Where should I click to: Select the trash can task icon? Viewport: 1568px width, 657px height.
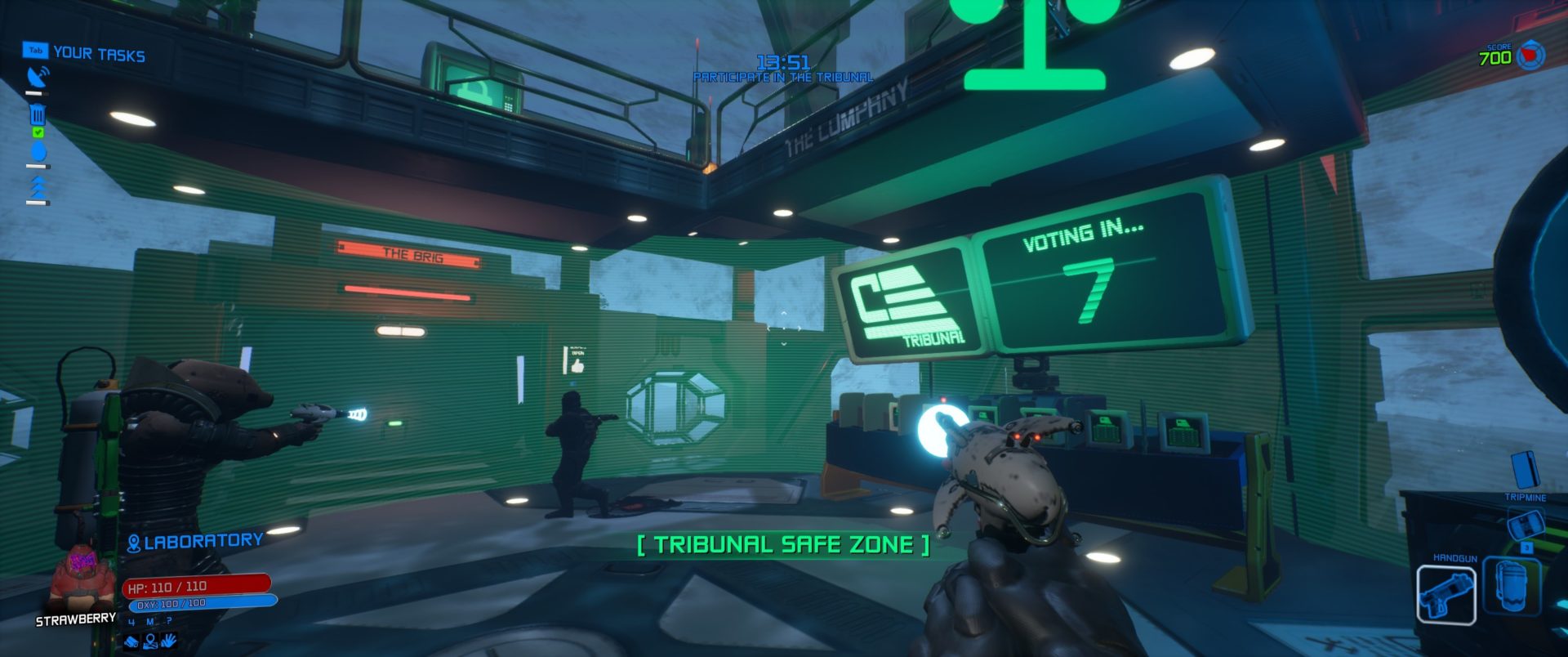[38, 115]
